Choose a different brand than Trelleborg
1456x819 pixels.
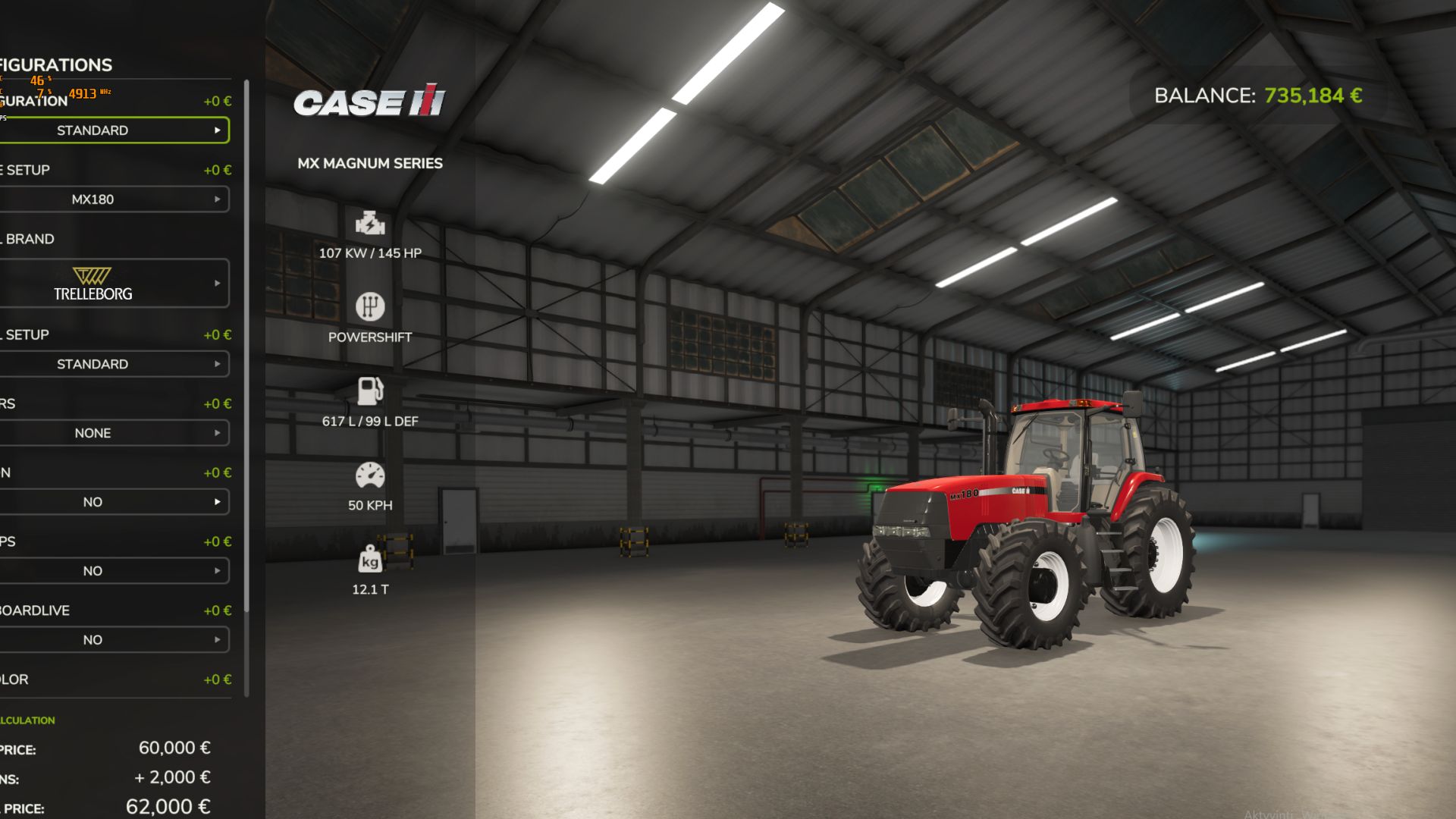(x=114, y=284)
